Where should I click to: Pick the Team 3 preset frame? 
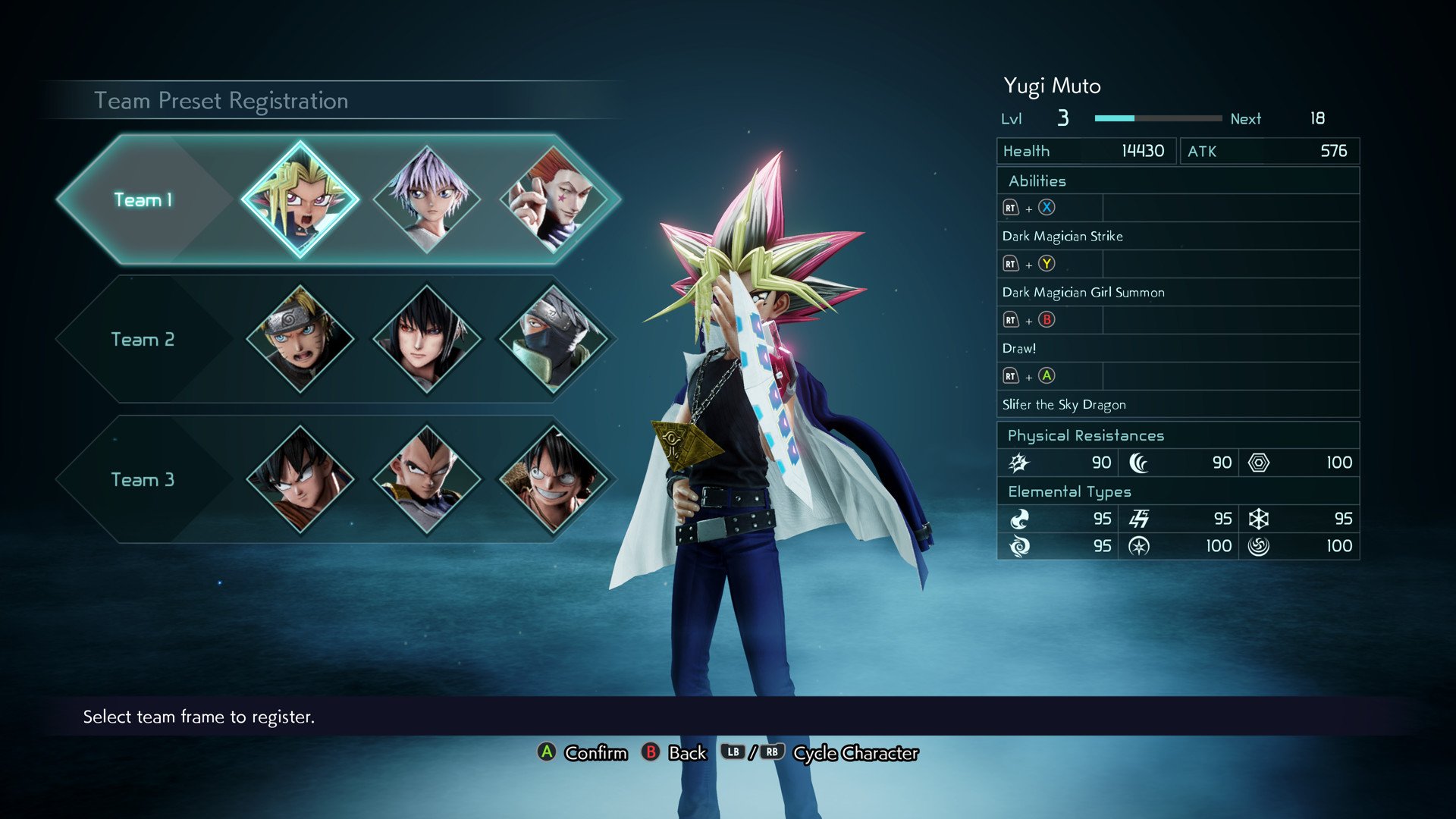tap(143, 480)
